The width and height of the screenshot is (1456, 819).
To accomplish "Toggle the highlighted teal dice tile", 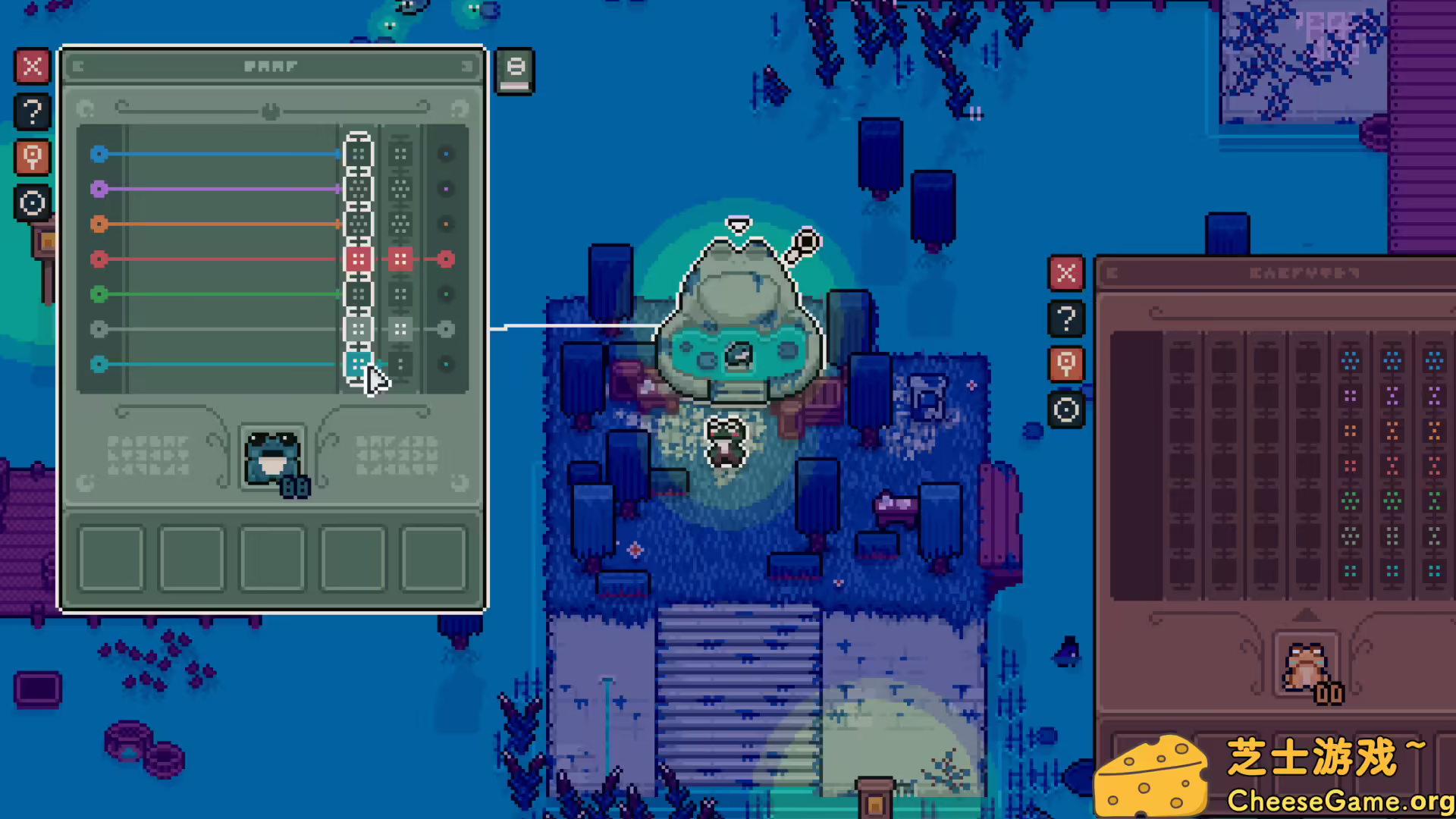I will (x=357, y=364).
